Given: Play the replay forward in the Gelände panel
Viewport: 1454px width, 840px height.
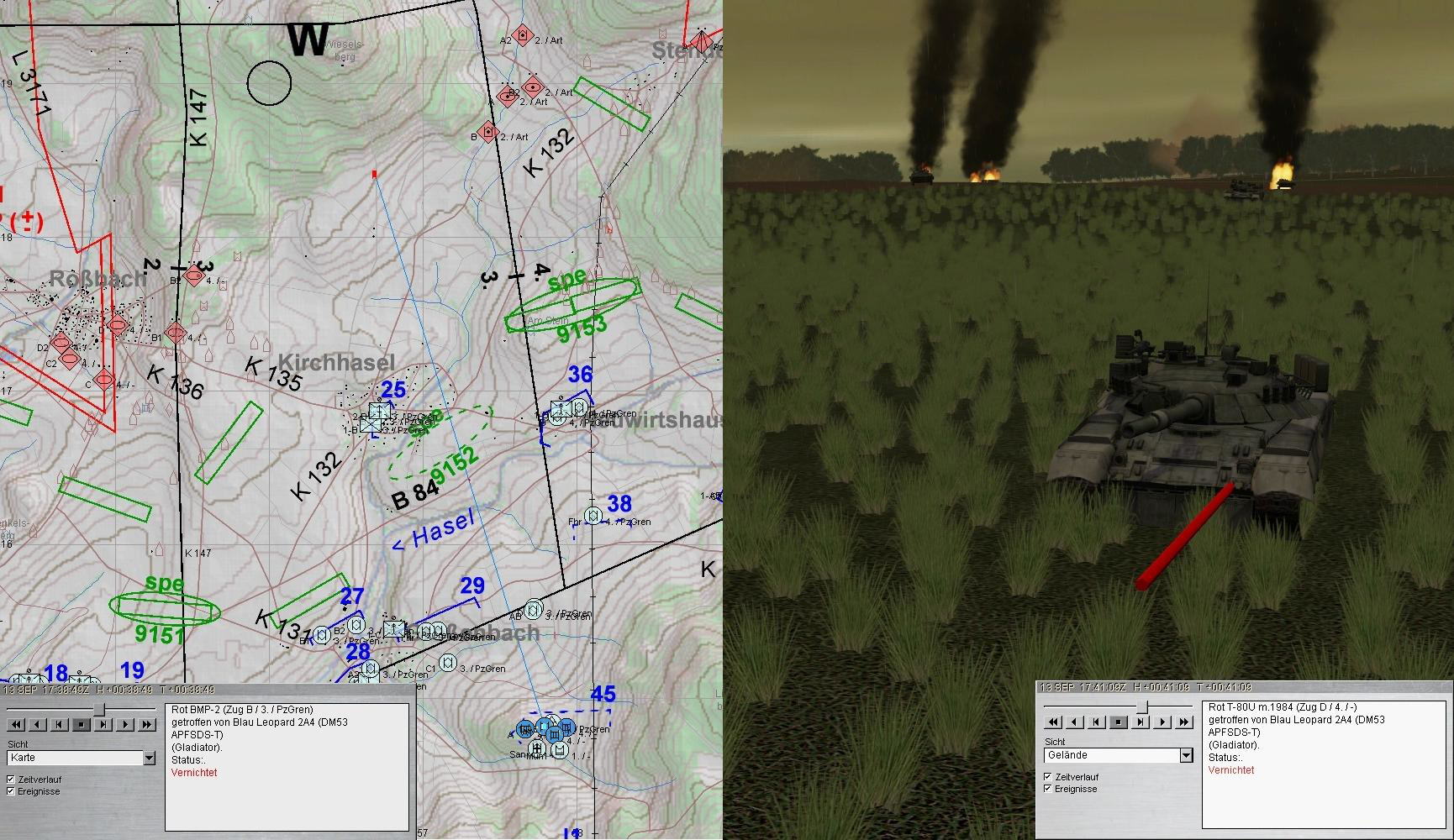Looking at the screenshot, I should coord(1162,722).
